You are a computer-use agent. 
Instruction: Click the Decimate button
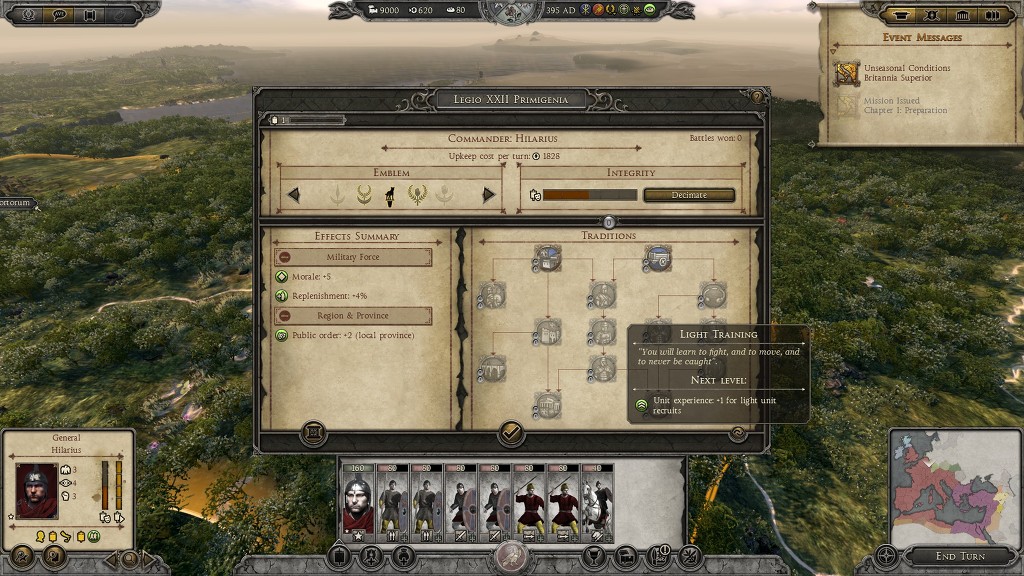point(689,195)
